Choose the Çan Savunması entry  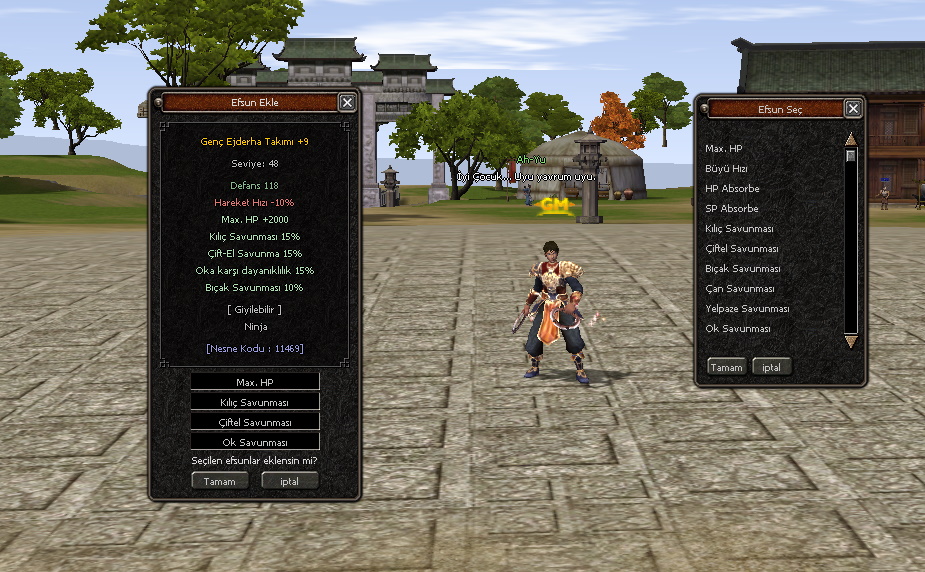739,289
